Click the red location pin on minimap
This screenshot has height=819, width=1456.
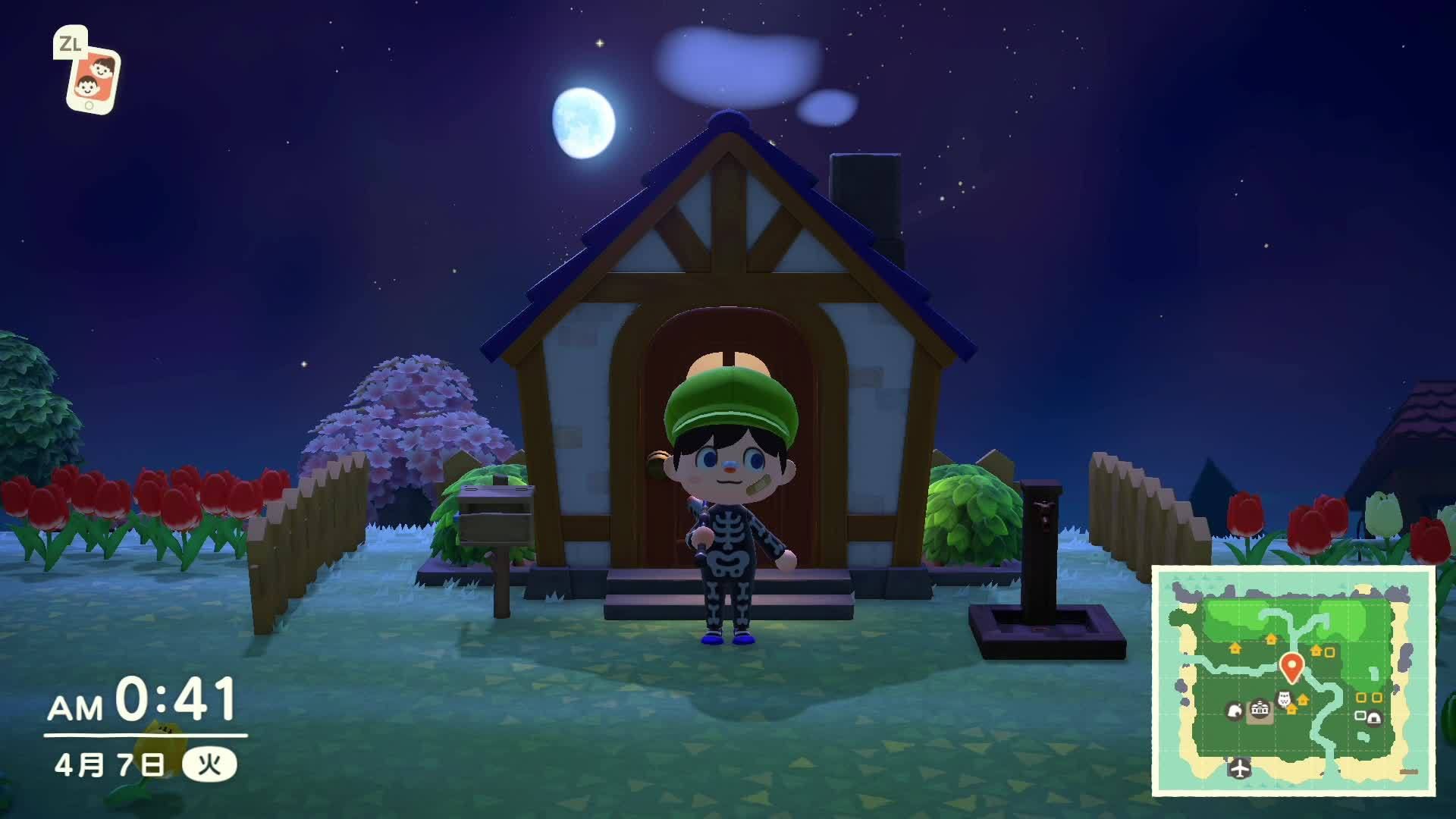coord(1291,667)
